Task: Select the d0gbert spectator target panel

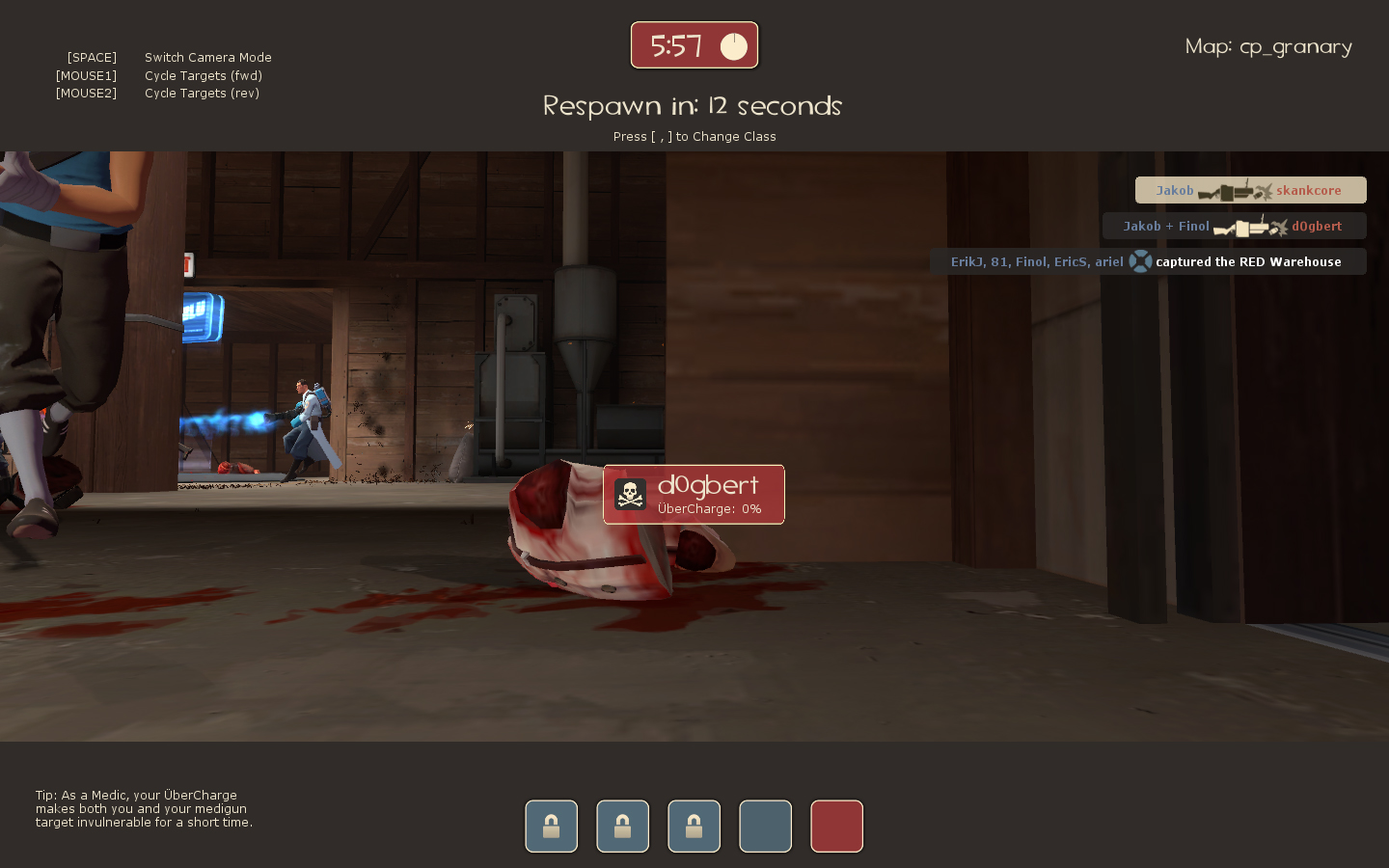Action: pos(694,495)
